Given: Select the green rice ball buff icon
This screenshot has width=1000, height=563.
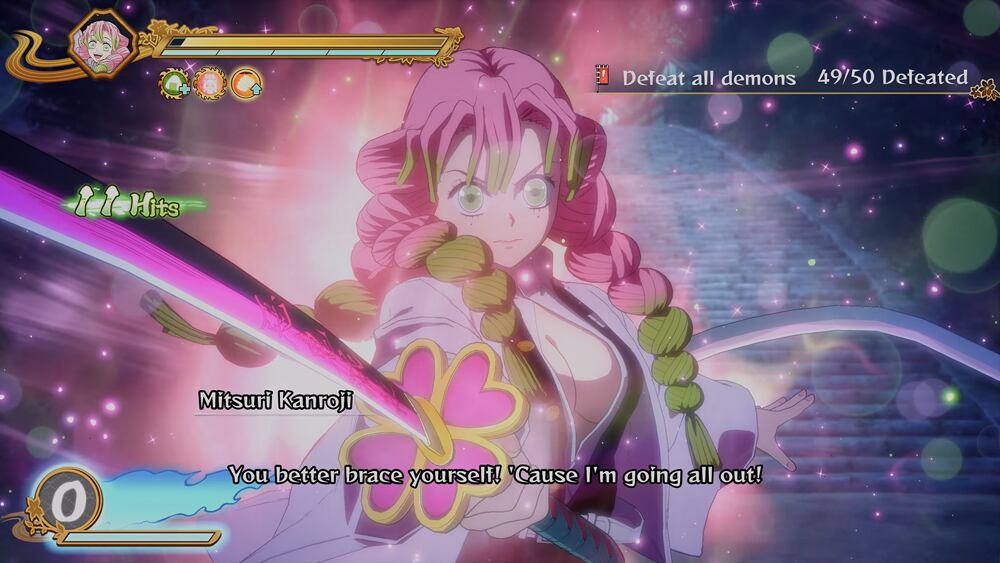Looking at the screenshot, I should pyautogui.click(x=176, y=84).
